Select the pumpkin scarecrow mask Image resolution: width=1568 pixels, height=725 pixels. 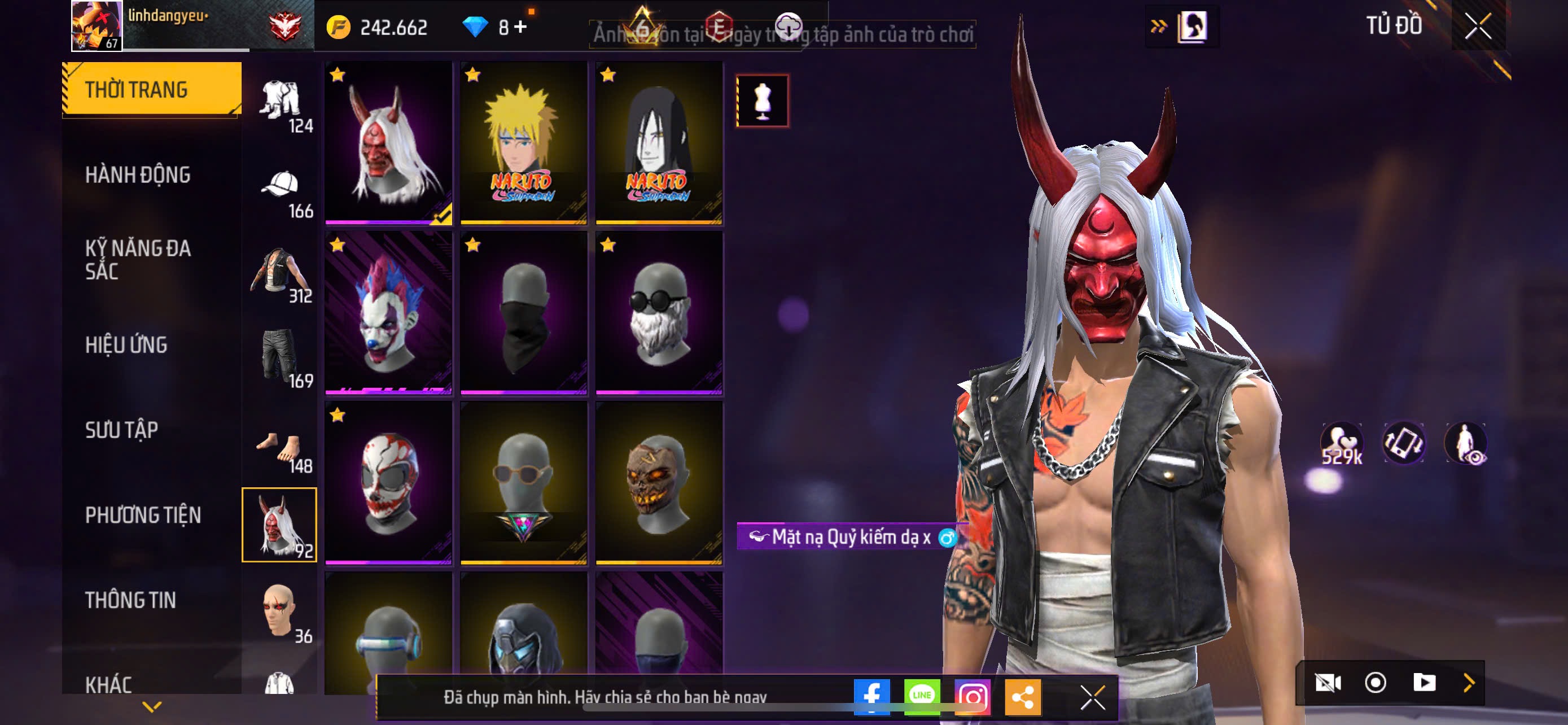pyautogui.click(x=659, y=483)
